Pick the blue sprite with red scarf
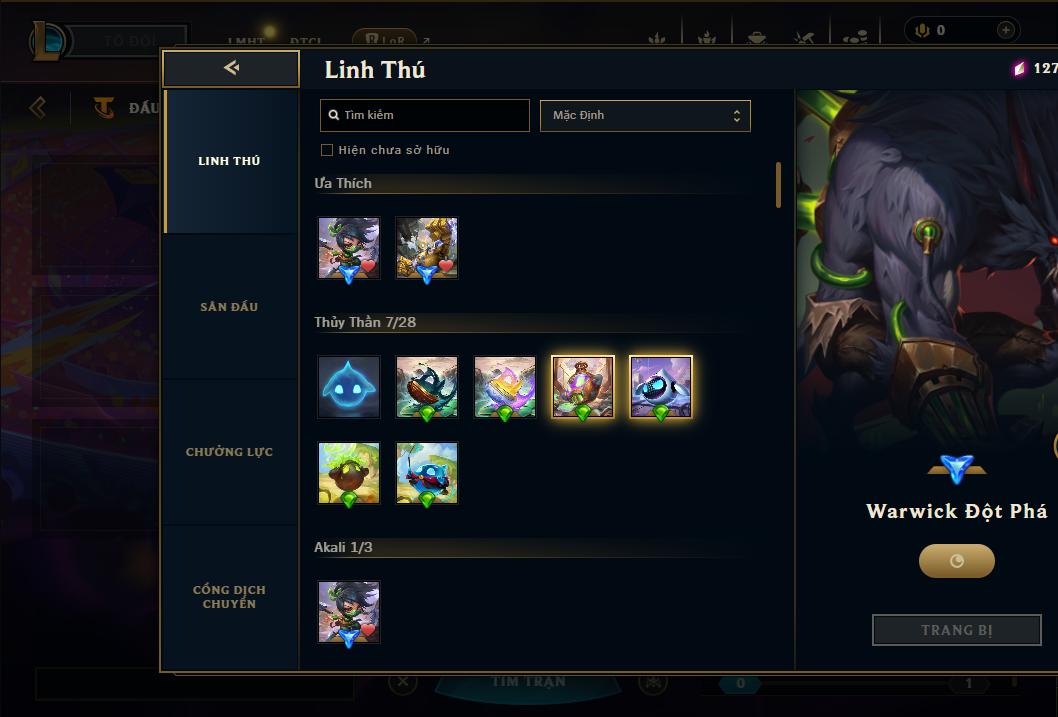Image resolution: width=1058 pixels, height=717 pixels. 427,473
